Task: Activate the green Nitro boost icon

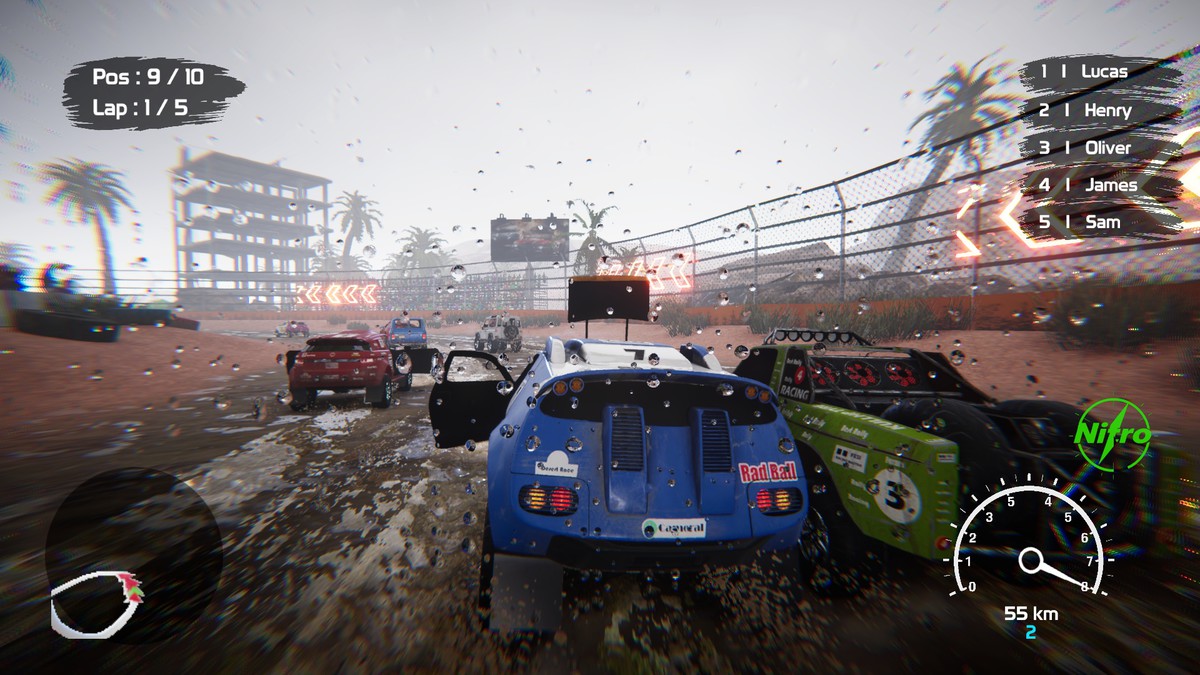Action: click(x=1112, y=434)
